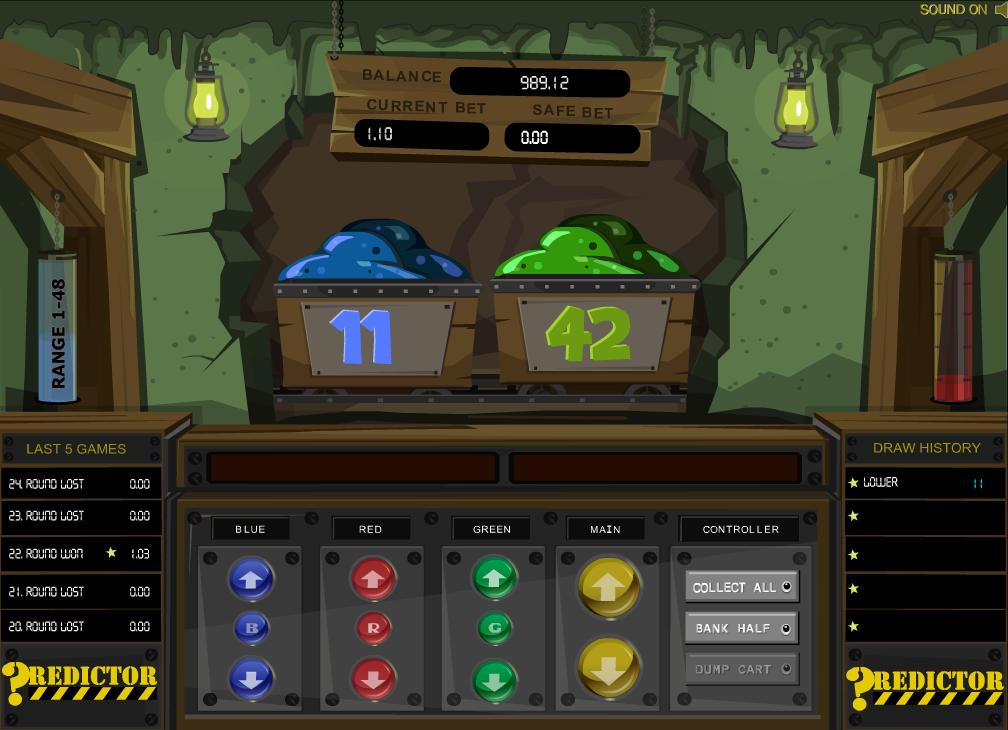Viewport: 1008px width, 730px height.
Task: Click the Dump Cart button
Action: 741,669
